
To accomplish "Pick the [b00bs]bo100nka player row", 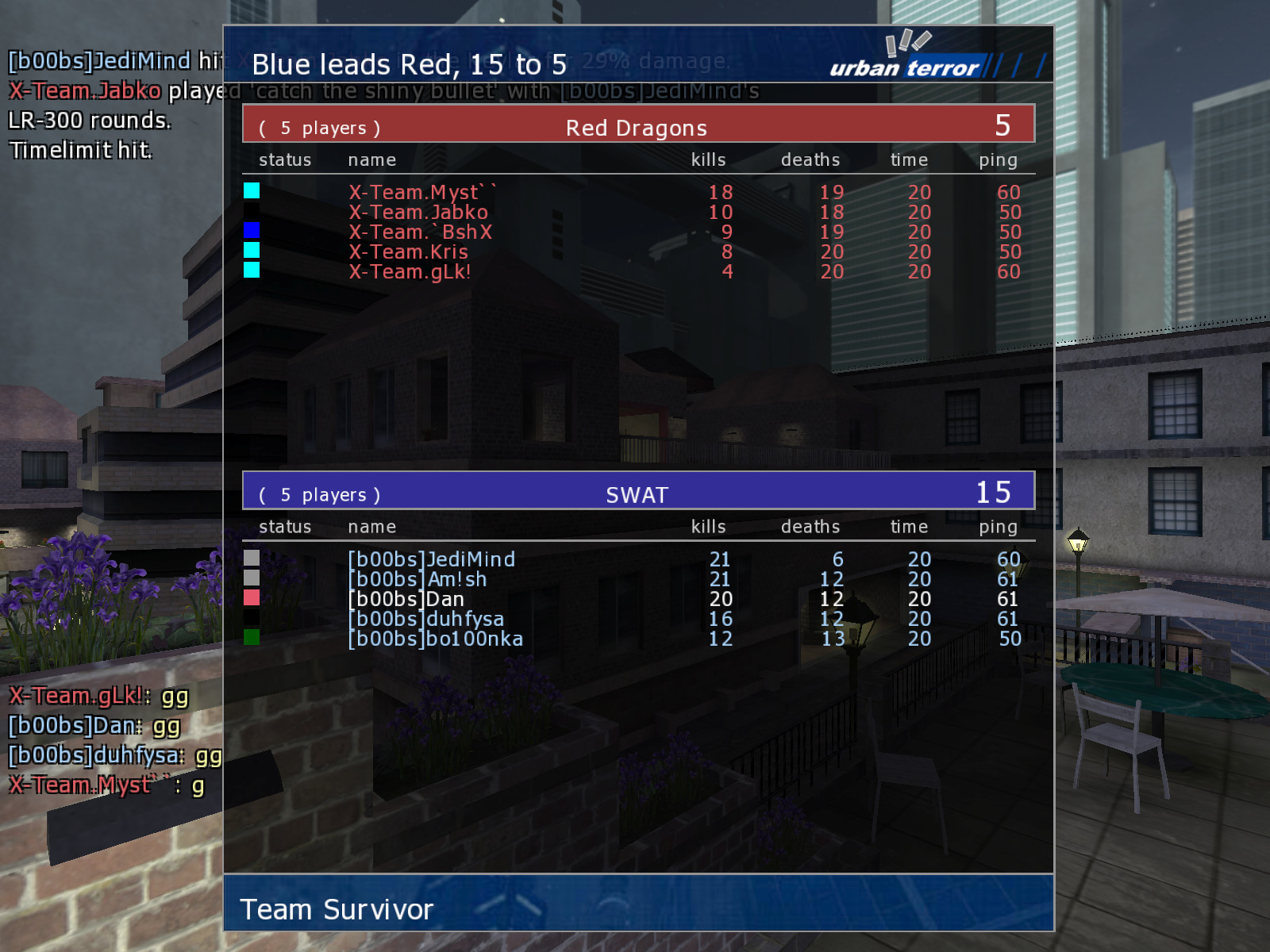I will coord(436,639).
